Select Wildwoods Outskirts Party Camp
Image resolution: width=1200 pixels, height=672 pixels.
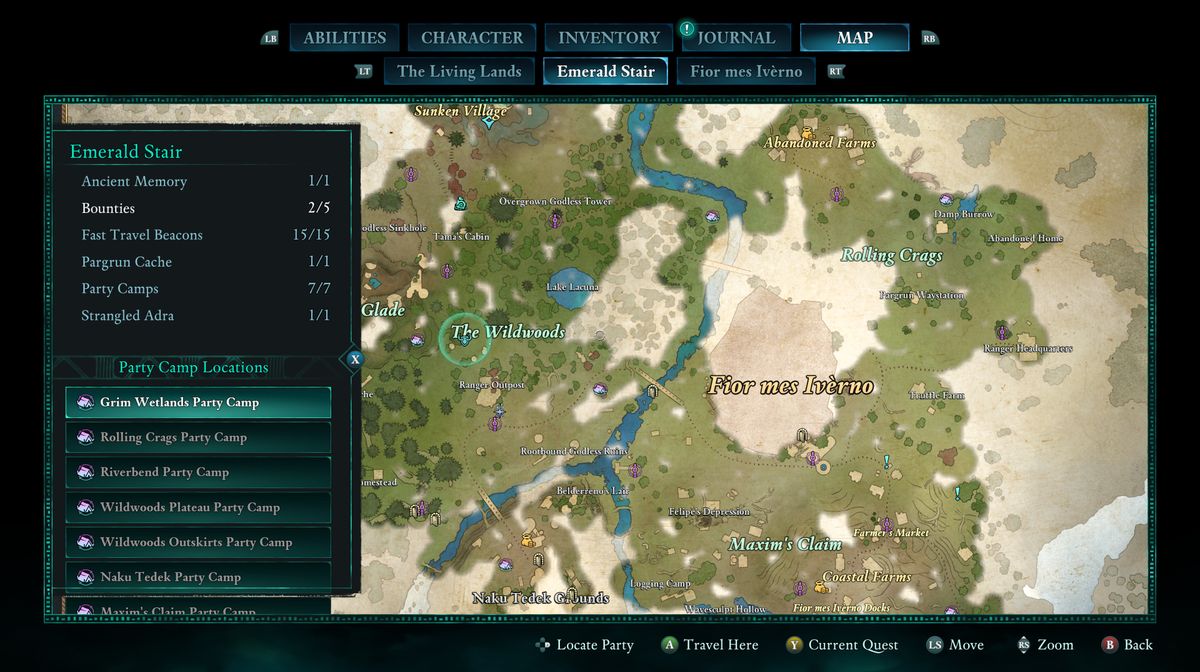coord(198,542)
